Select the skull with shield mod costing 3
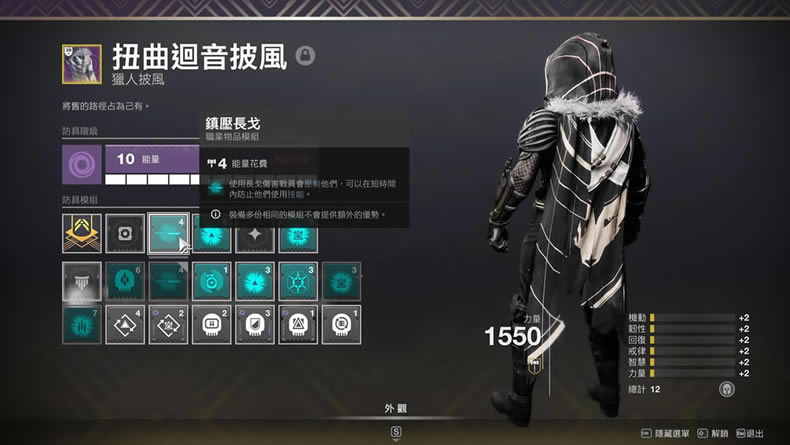Screen dimensions: 790x445 coord(255,325)
